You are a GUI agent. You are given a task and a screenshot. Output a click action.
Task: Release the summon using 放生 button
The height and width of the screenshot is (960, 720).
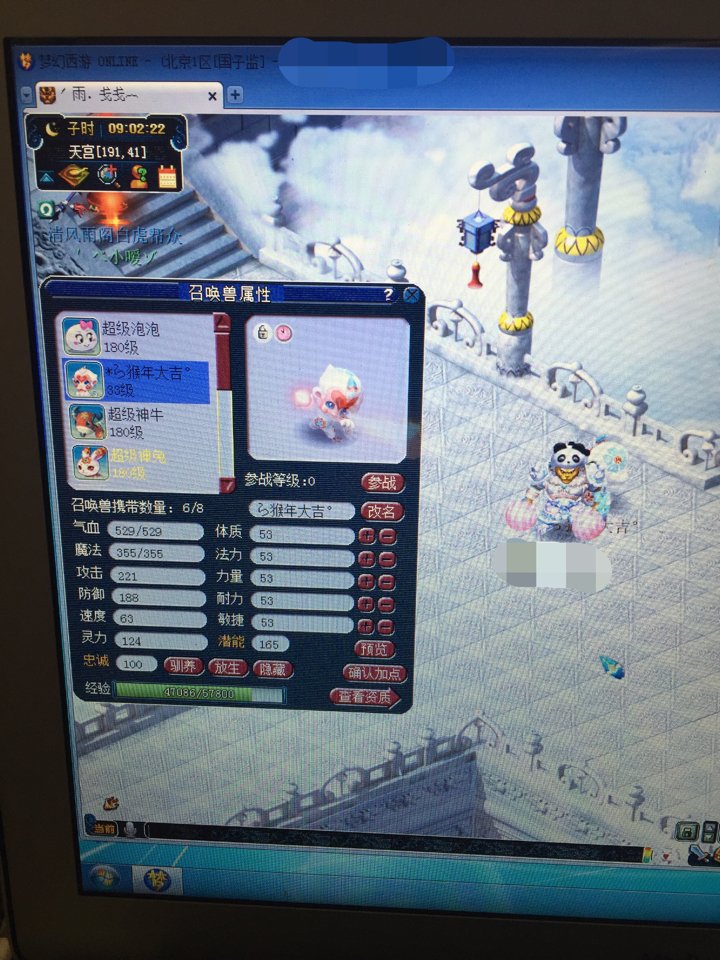coord(228,667)
